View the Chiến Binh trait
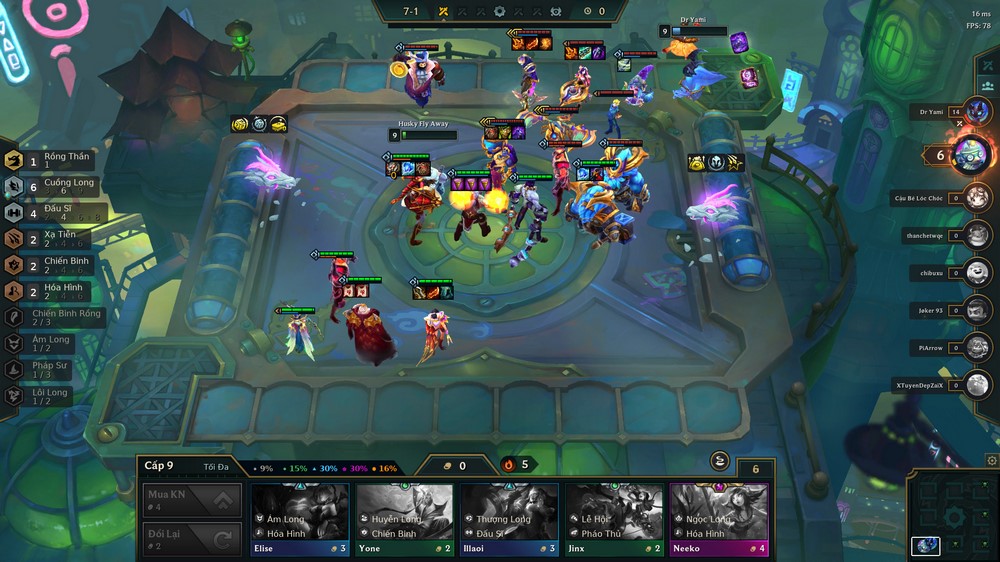Screen dimensions: 1000x562 click(57, 265)
